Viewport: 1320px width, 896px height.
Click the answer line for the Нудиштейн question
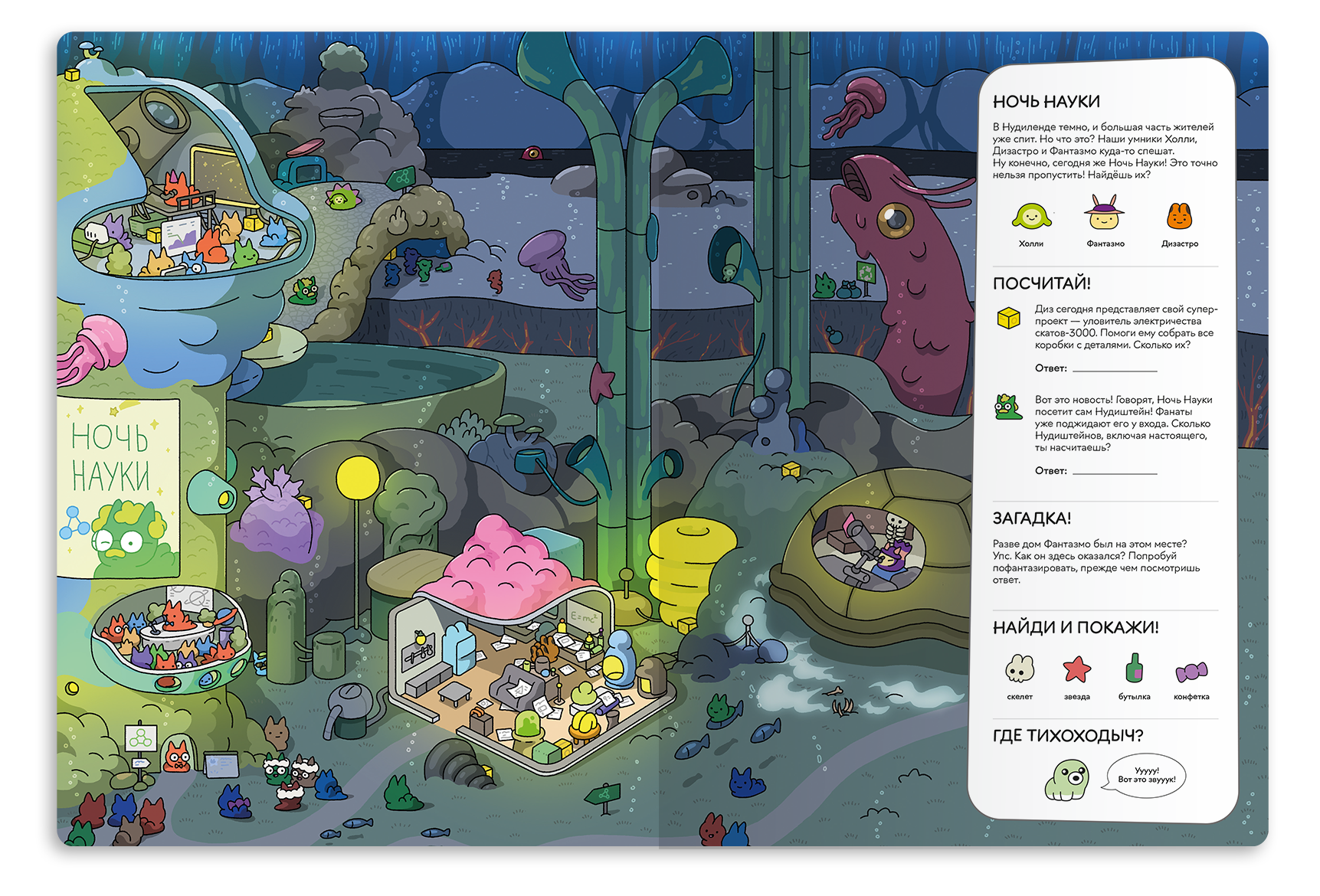click(x=1114, y=472)
